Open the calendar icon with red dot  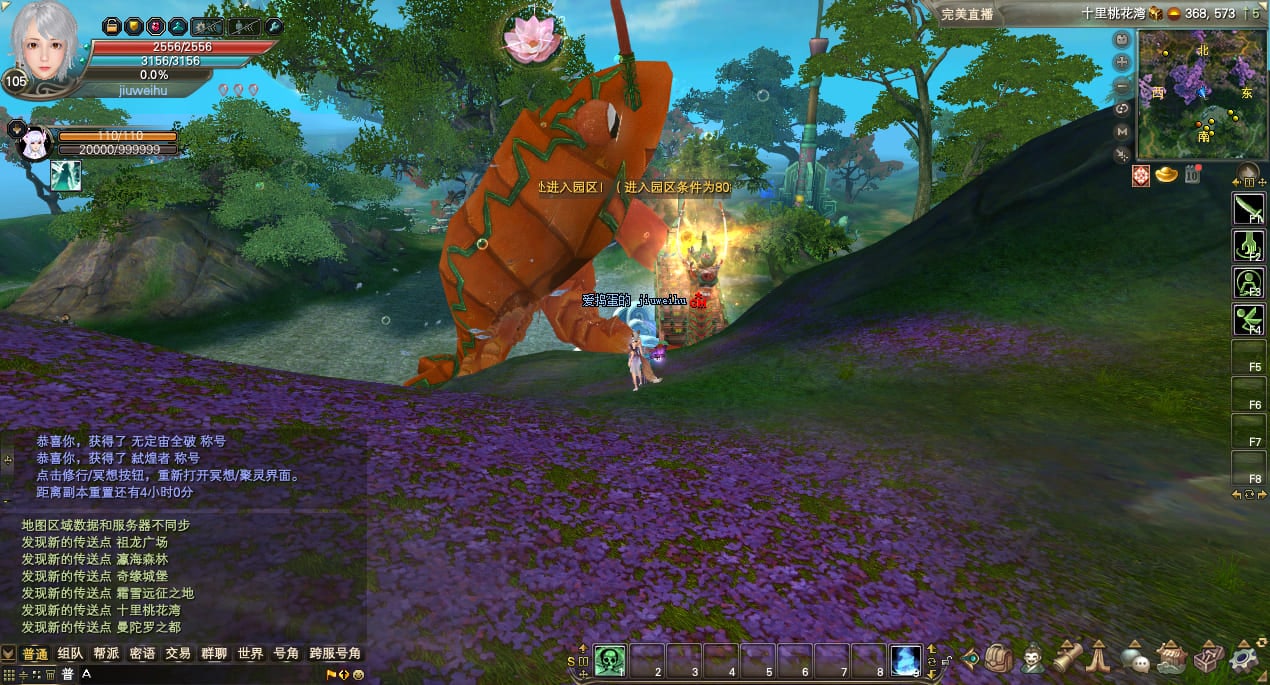(x=1192, y=175)
